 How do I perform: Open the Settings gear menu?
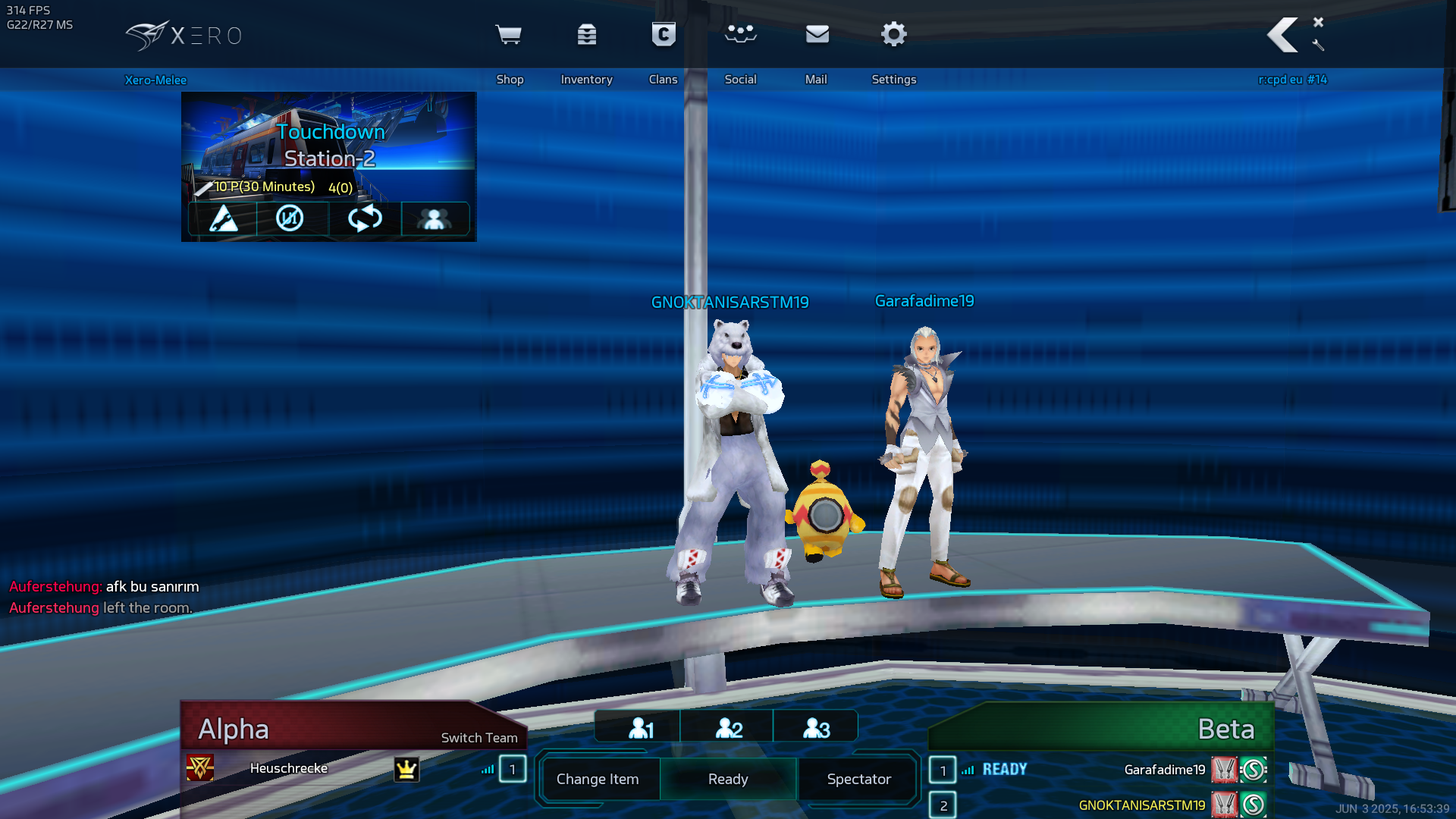pyautogui.click(x=894, y=36)
